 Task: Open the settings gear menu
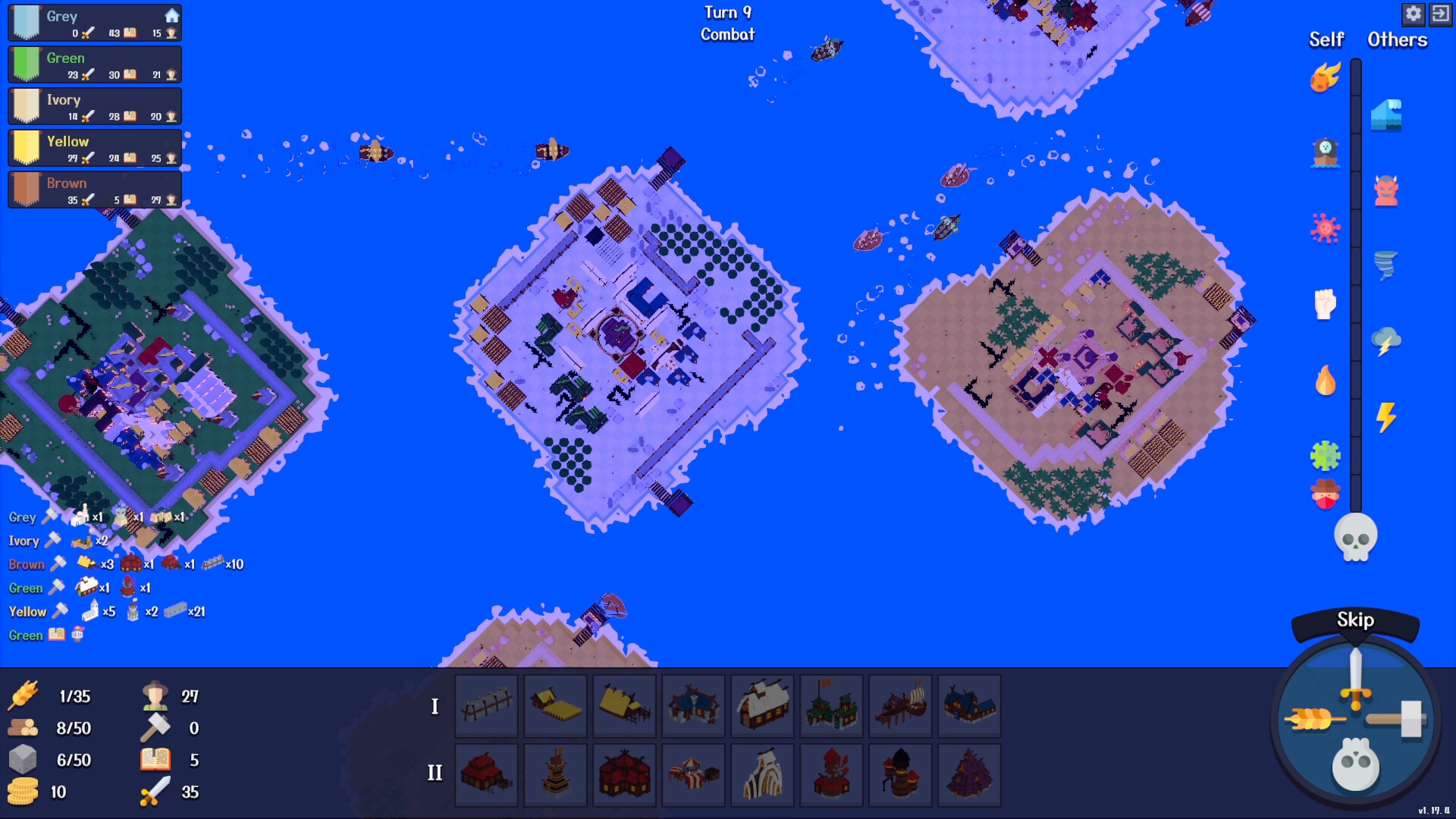pyautogui.click(x=1415, y=14)
